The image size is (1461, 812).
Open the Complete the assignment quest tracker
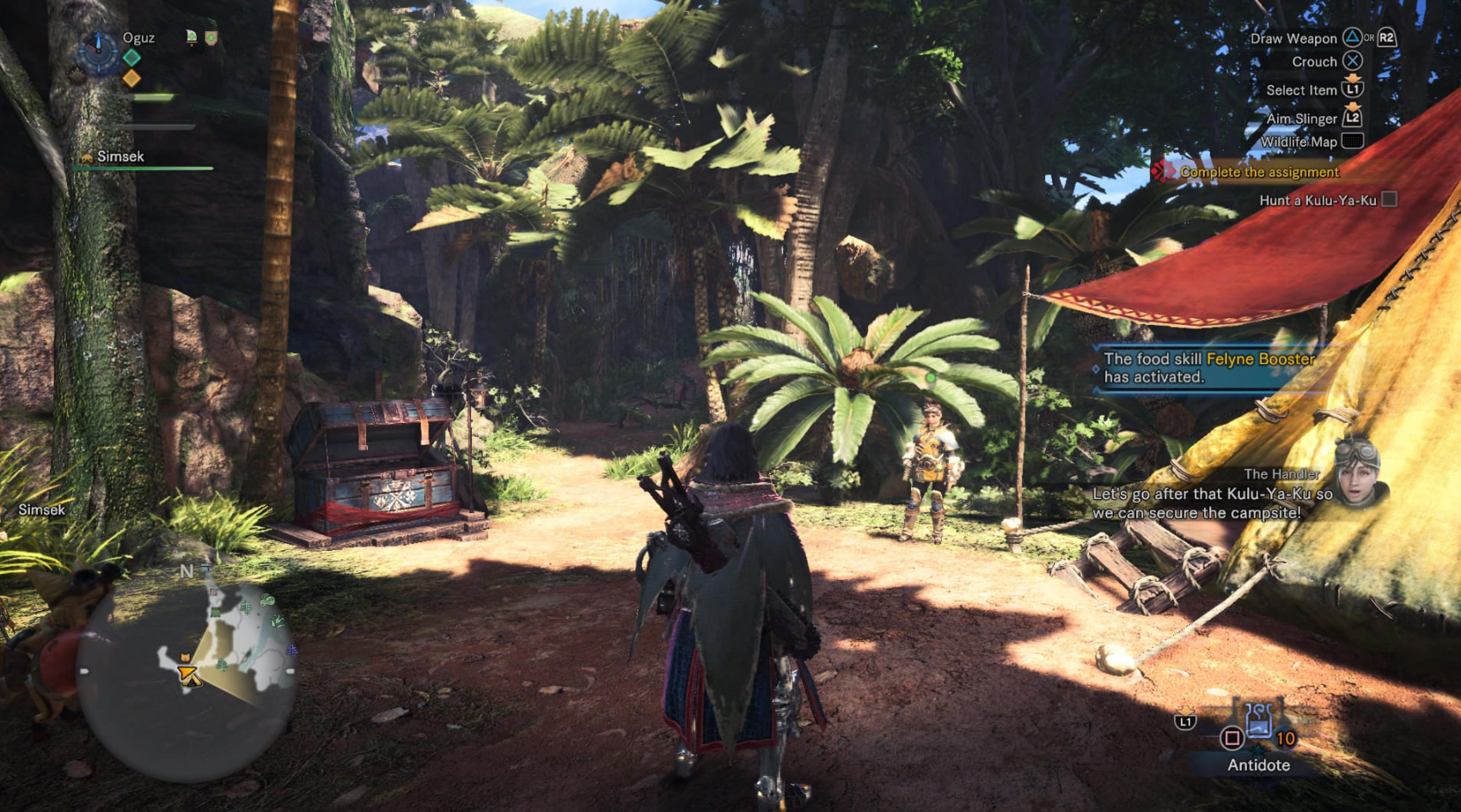click(1259, 172)
